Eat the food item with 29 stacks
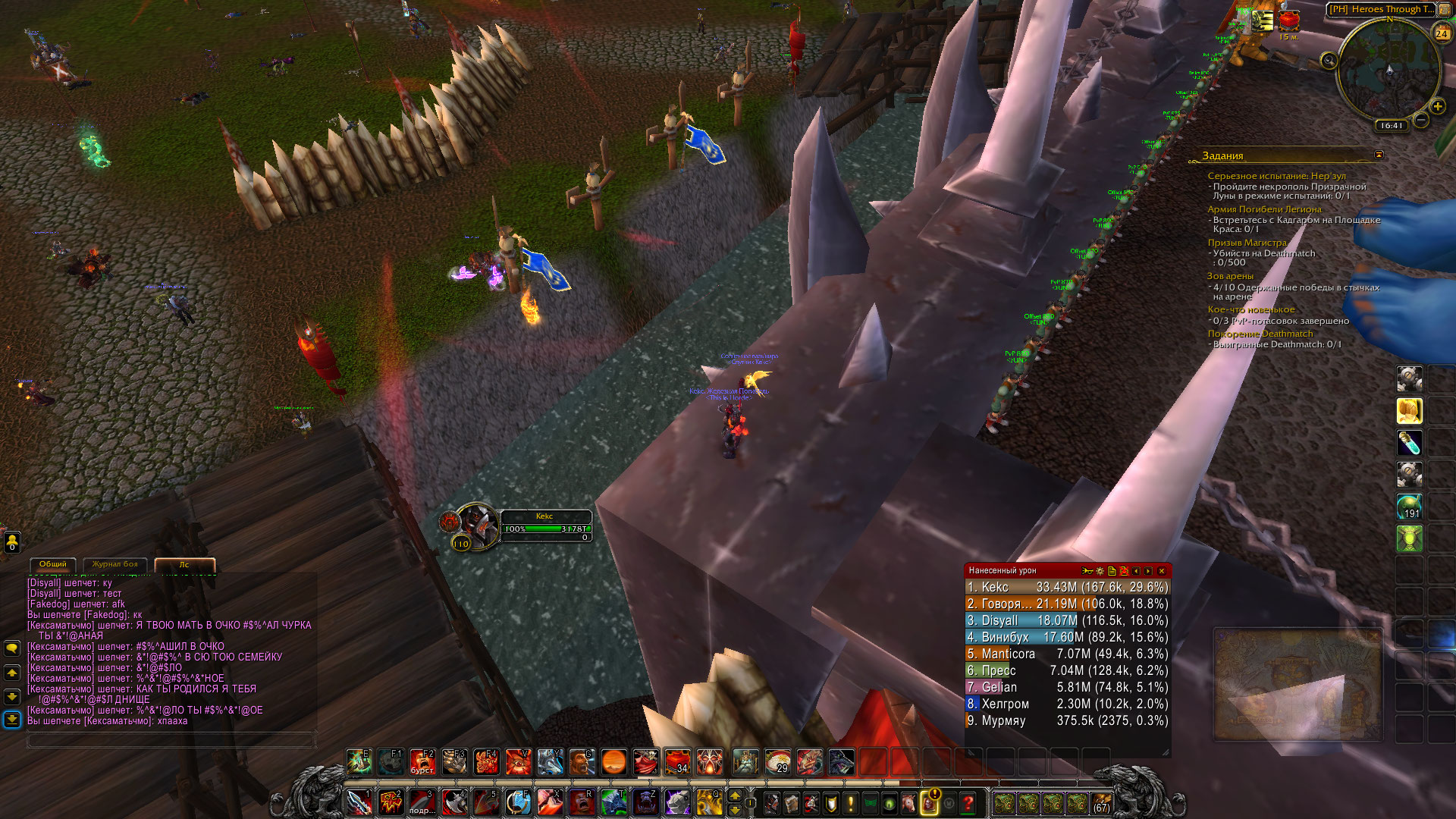The height and width of the screenshot is (819, 1456). point(777,761)
